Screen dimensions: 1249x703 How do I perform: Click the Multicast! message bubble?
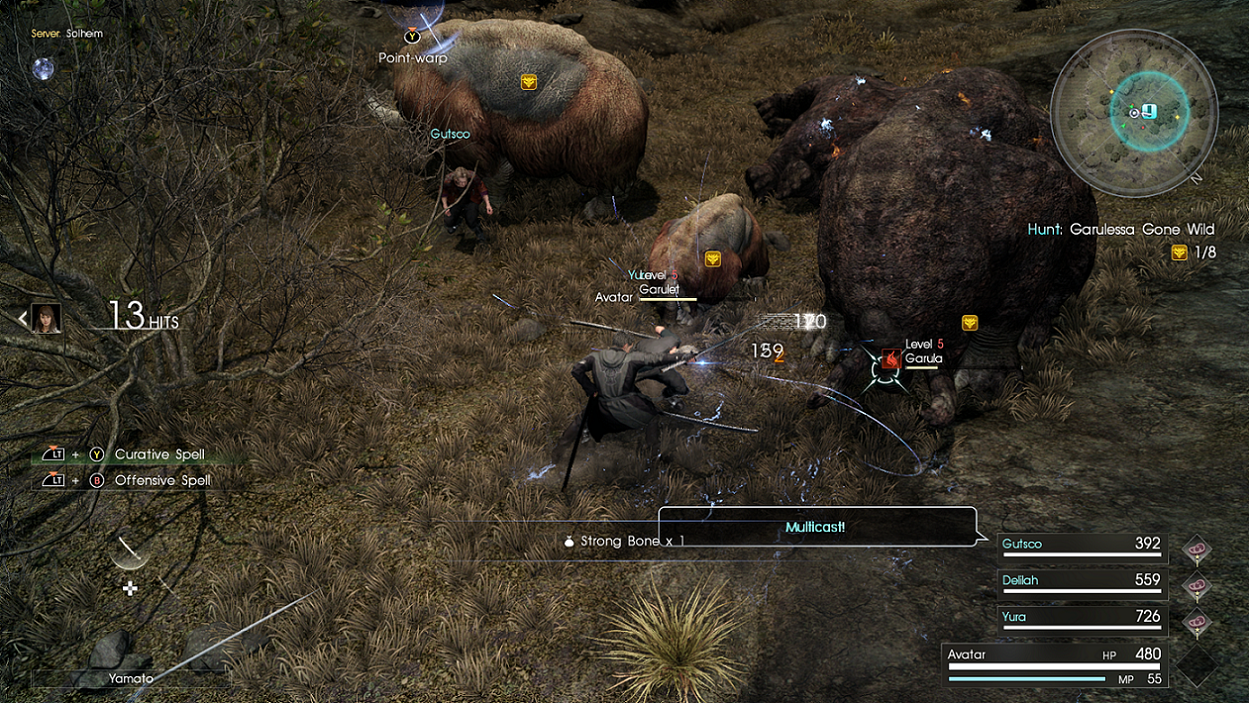pyautogui.click(x=816, y=526)
